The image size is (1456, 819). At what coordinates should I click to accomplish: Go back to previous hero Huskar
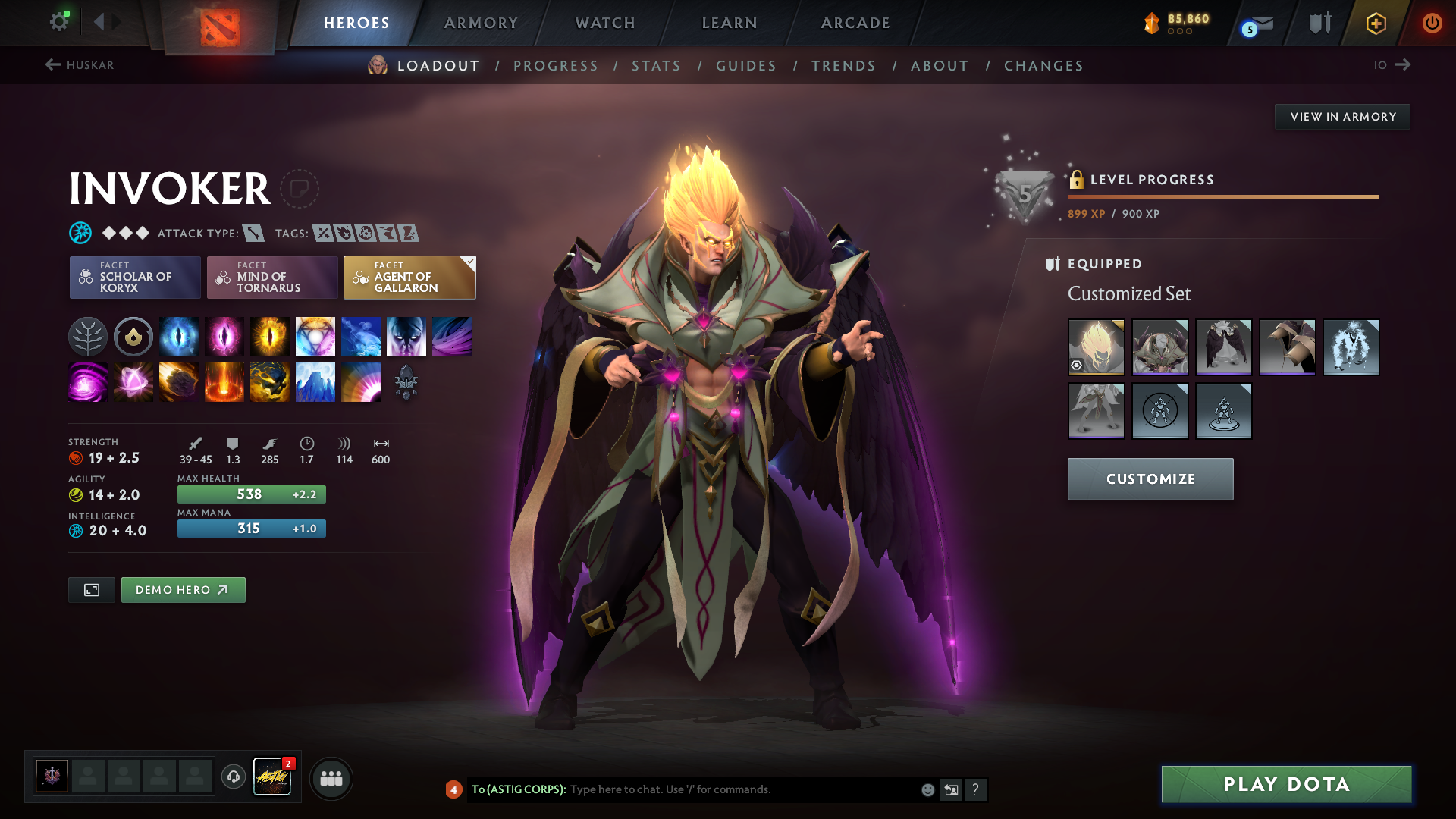coord(80,65)
